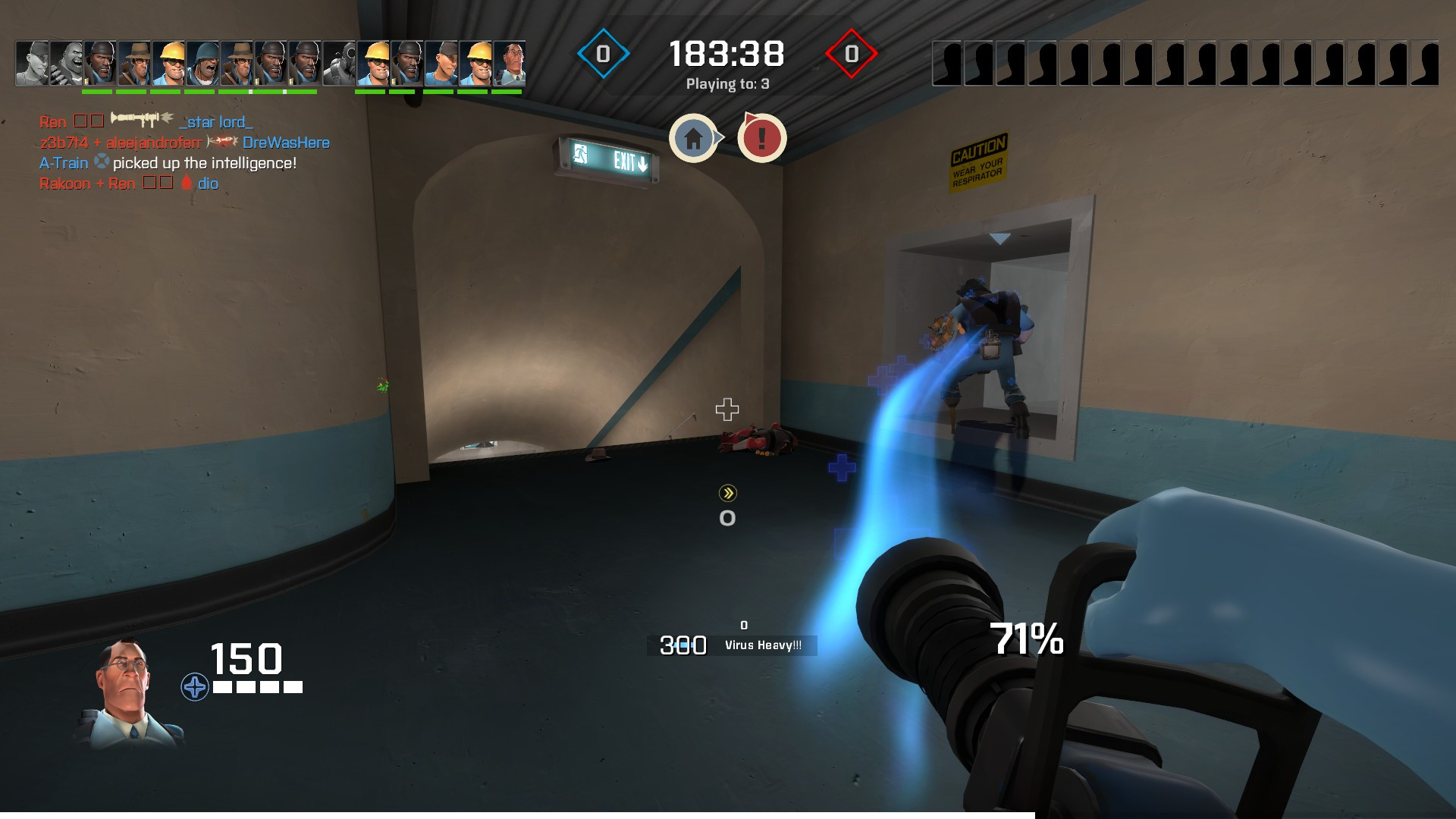
Task: Select the yellow-helmet Engineer portrait
Action: (x=168, y=62)
